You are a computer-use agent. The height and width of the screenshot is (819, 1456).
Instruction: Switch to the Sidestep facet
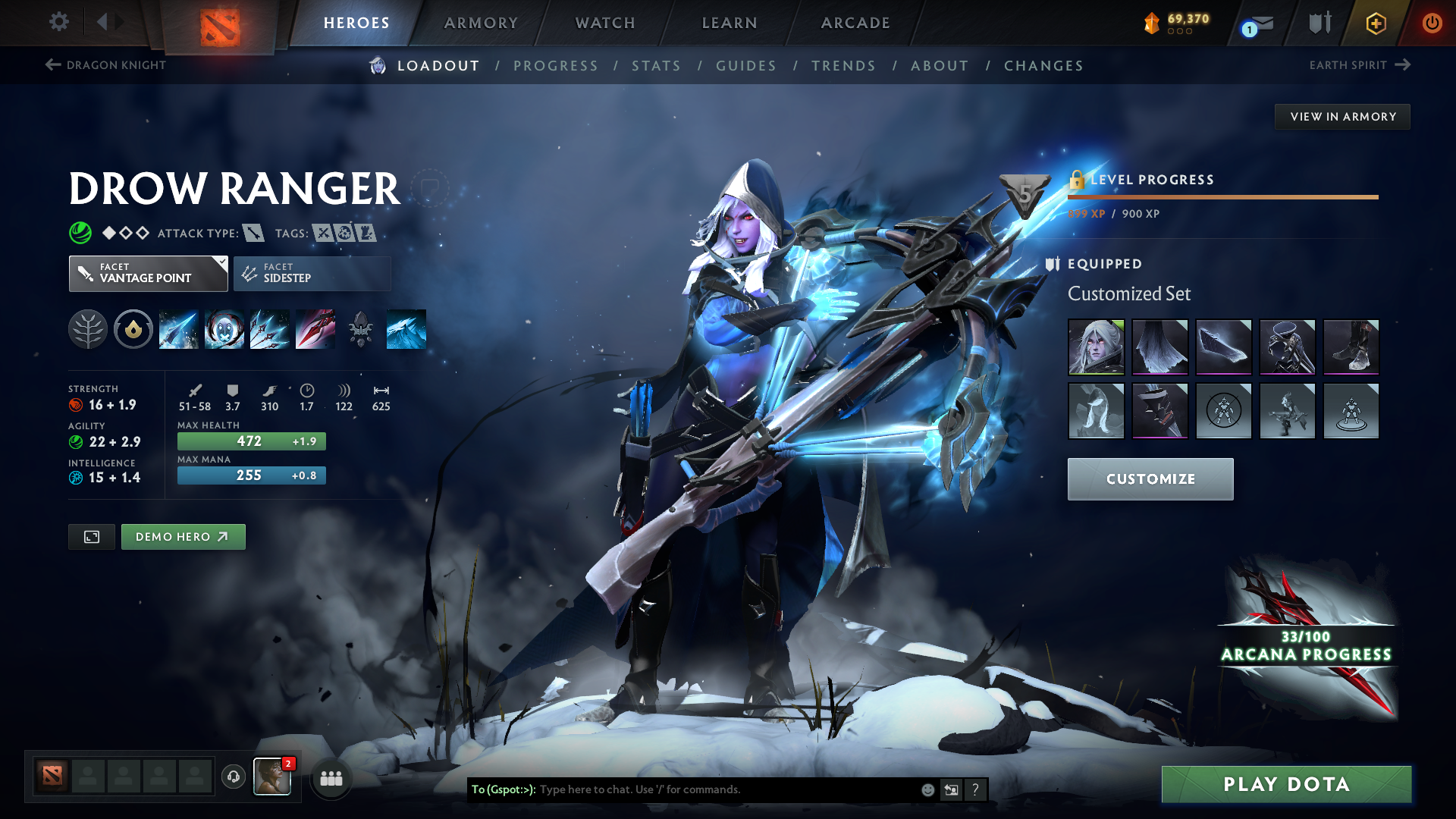(x=311, y=273)
